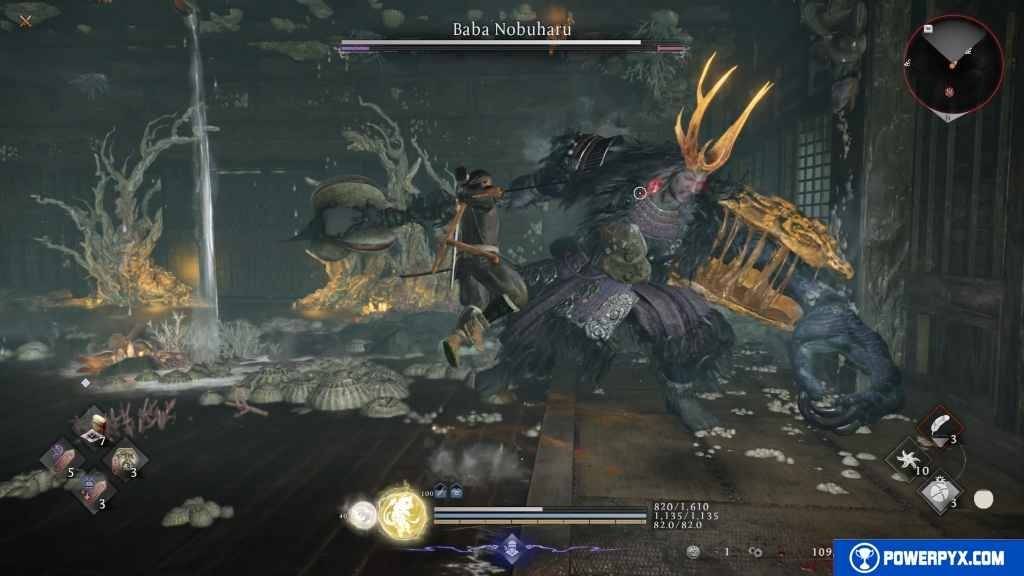Activate the glowing golden guardian spirit icon
This screenshot has height=576, width=1024.
pos(403,512)
